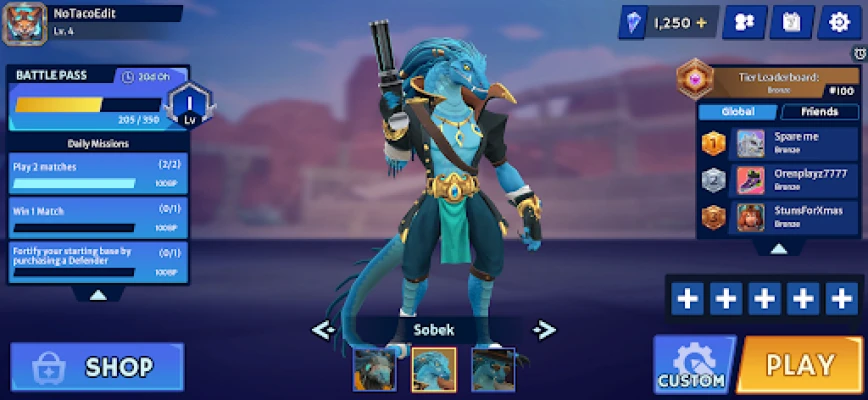This screenshot has height=400, width=868.
Task: Switch to the next character with right arrow
Action: coord(543,329)
